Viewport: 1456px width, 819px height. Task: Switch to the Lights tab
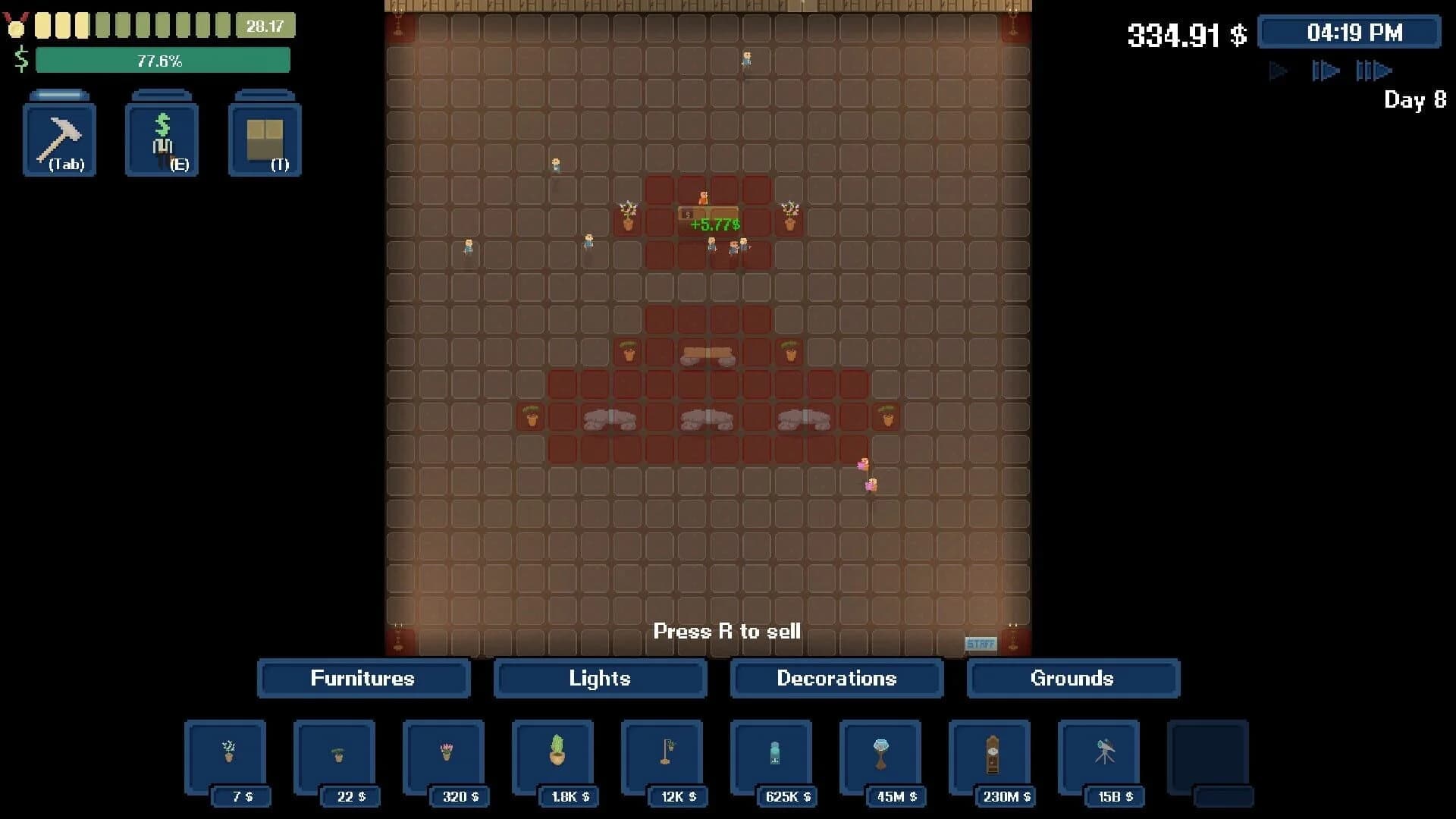click(x=600, y=679)
